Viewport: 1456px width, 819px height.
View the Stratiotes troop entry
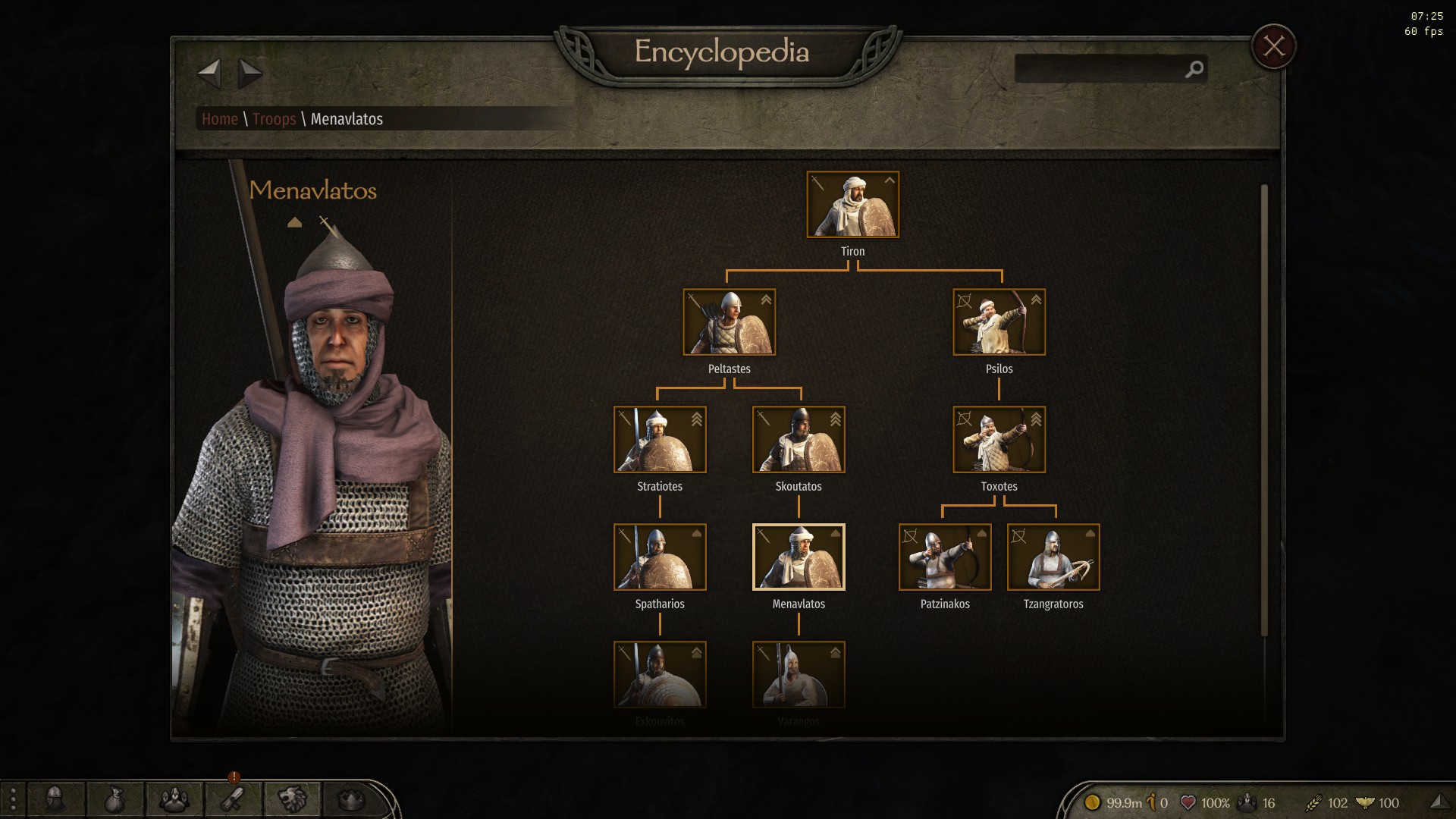pos(660,440)
